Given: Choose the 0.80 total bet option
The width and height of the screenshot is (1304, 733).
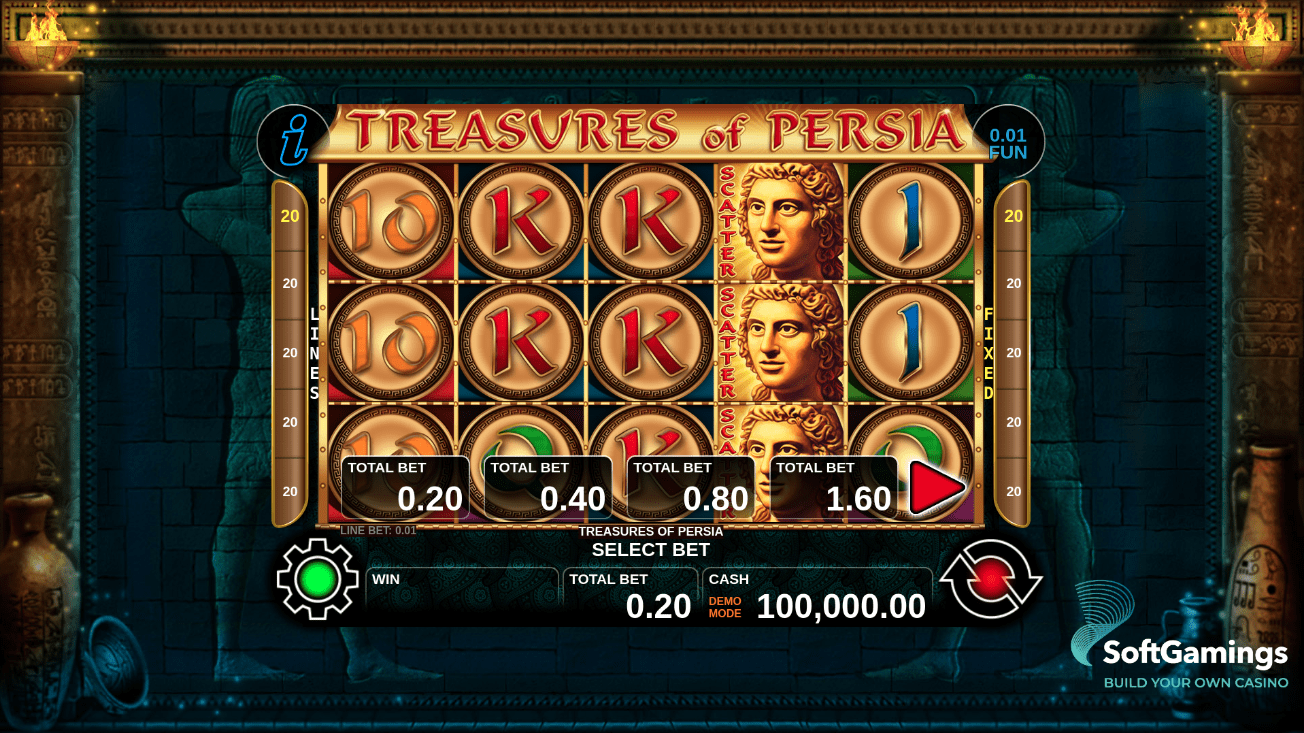Looking at the screenshot, I should [692, 488].
